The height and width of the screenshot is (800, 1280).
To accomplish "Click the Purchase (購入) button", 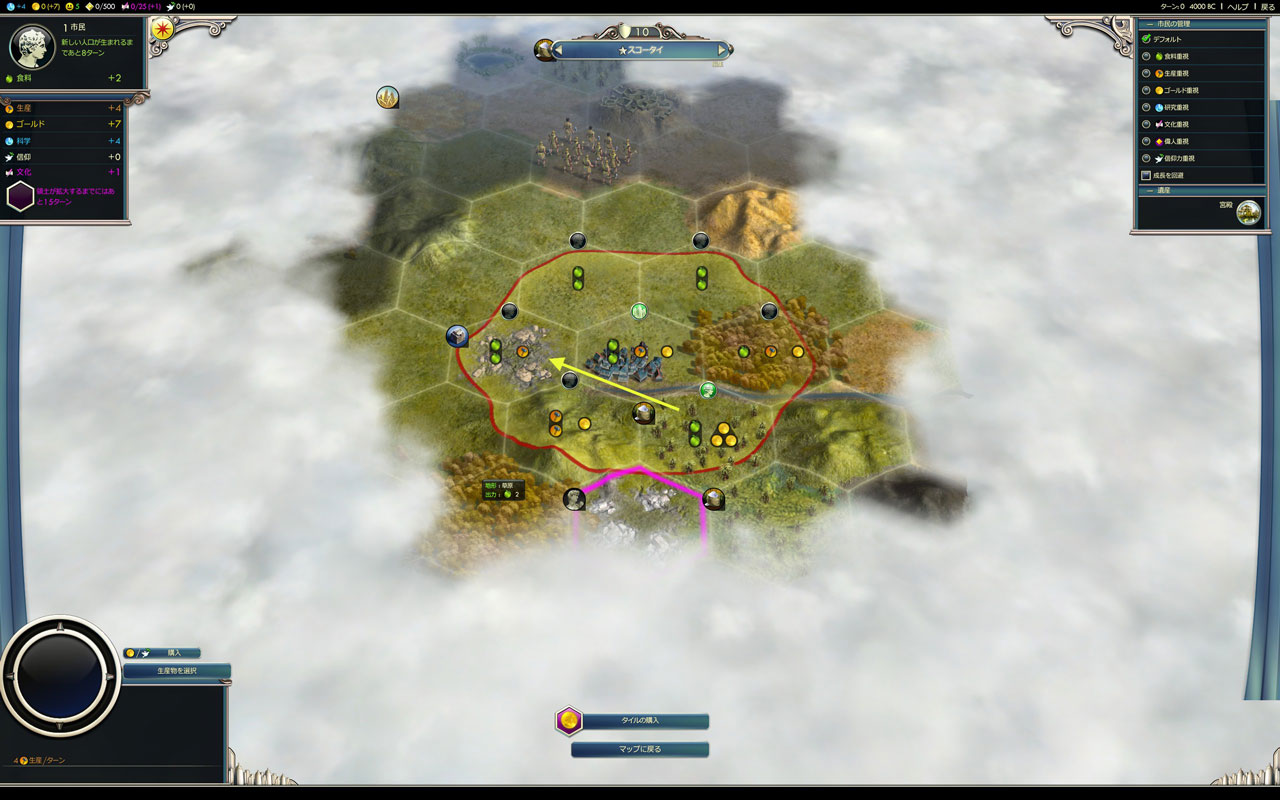I will point(174,653).
